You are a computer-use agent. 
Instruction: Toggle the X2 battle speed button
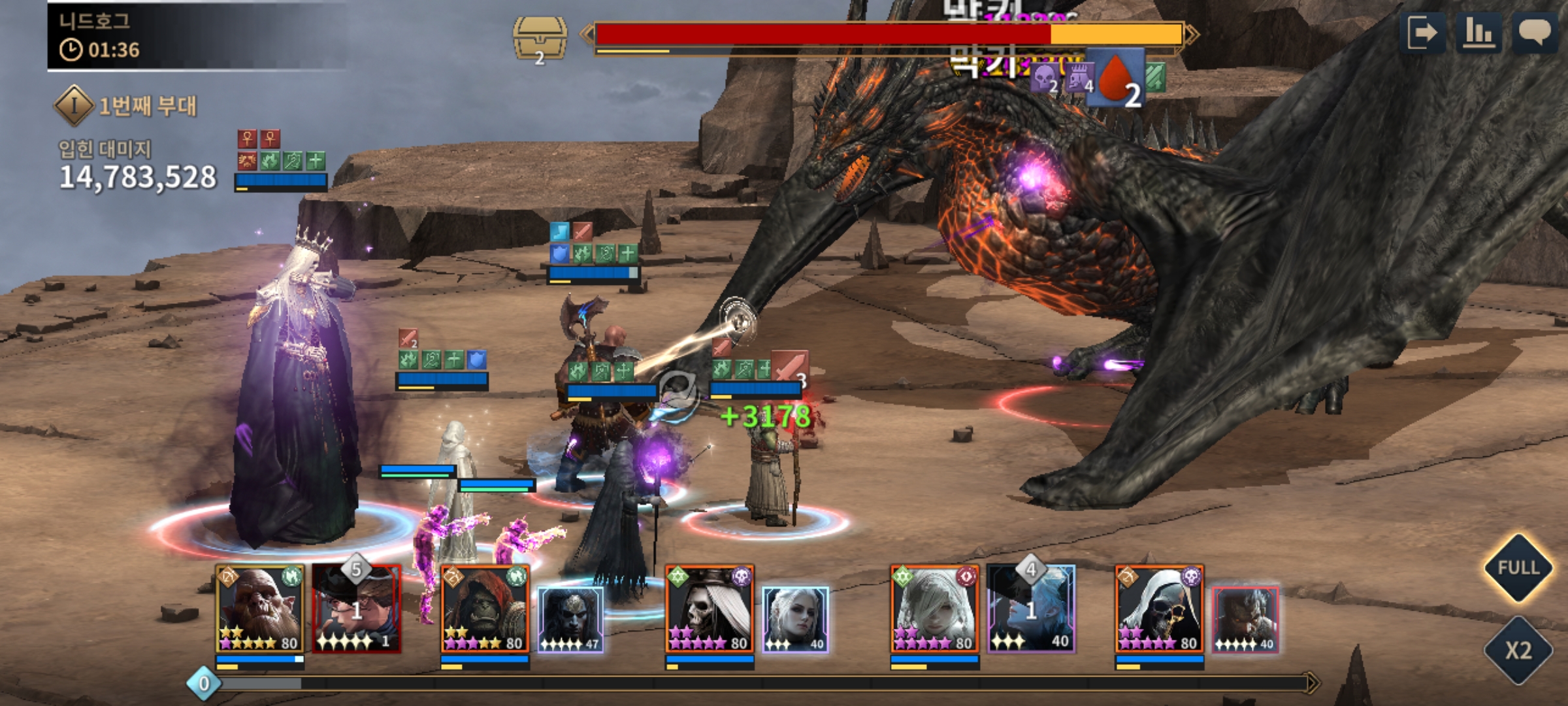[1518, 650]
